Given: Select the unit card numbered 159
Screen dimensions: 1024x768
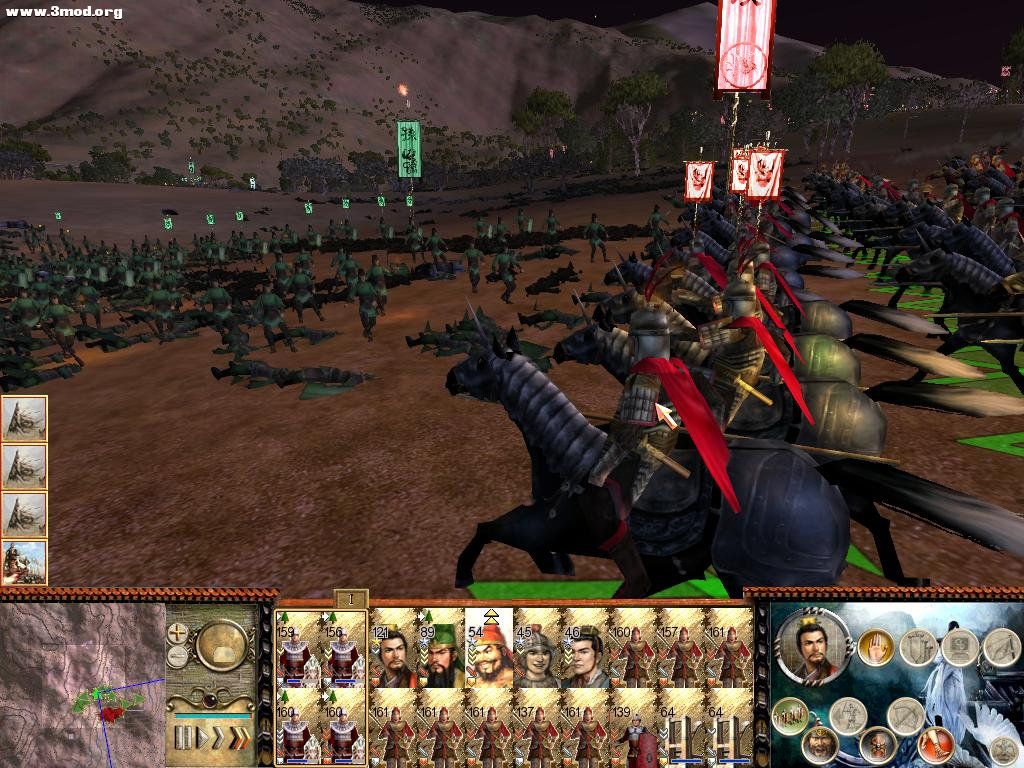Looking at the screenshot, I should pos(297,650).
